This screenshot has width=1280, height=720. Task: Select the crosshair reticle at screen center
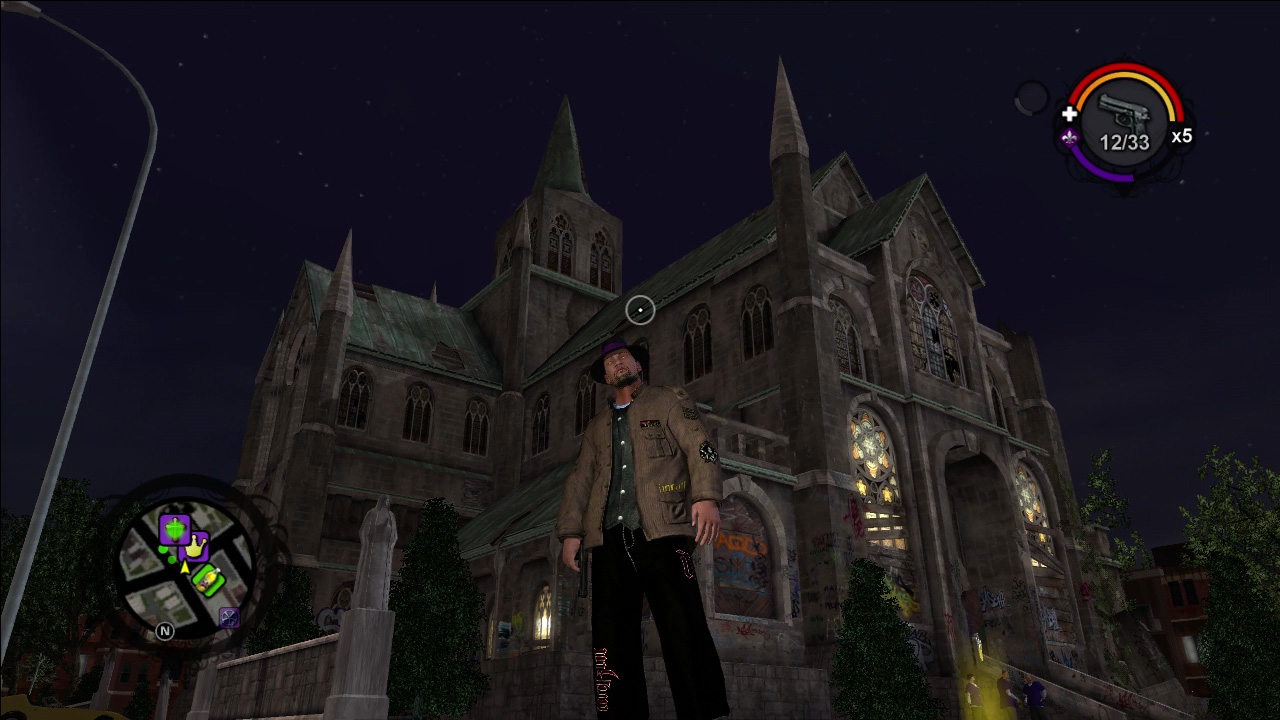(640, 310)
